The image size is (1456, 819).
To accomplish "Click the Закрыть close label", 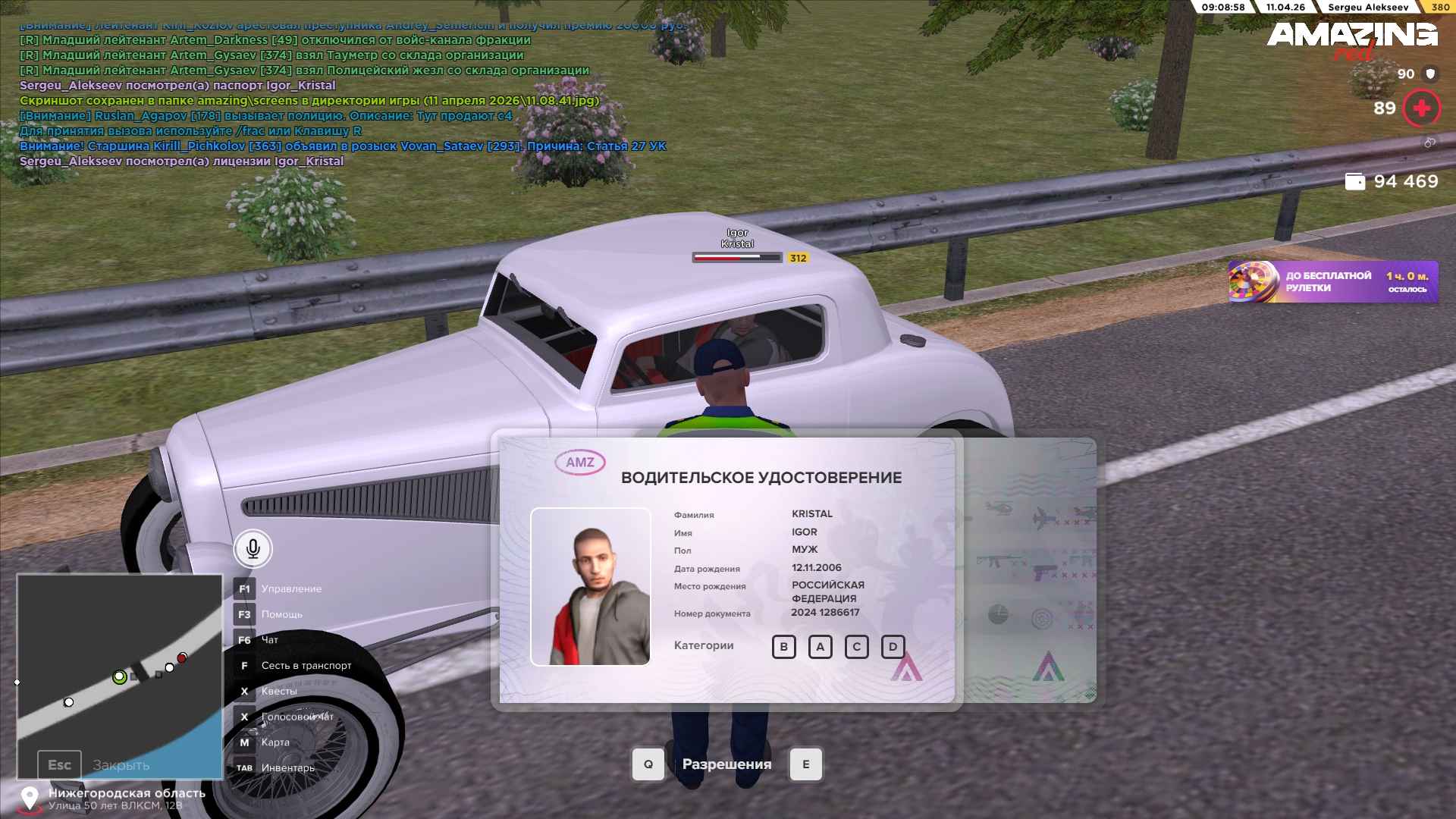I will (x=121, y=765).
